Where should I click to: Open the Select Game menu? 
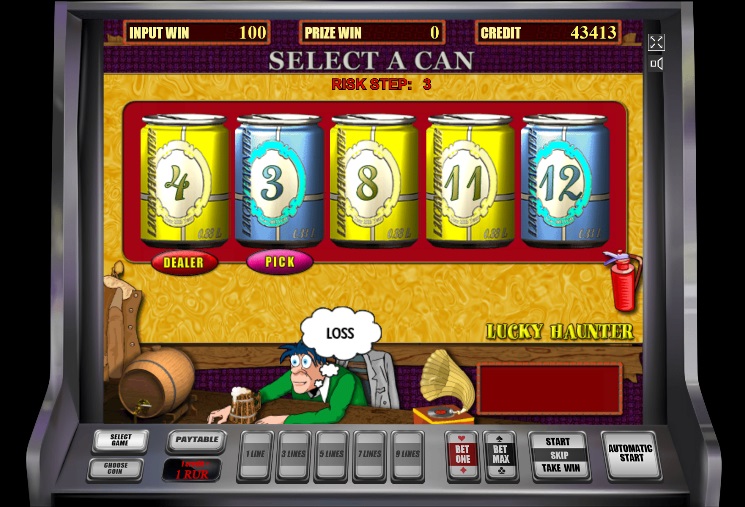click(x=120, y=441)
